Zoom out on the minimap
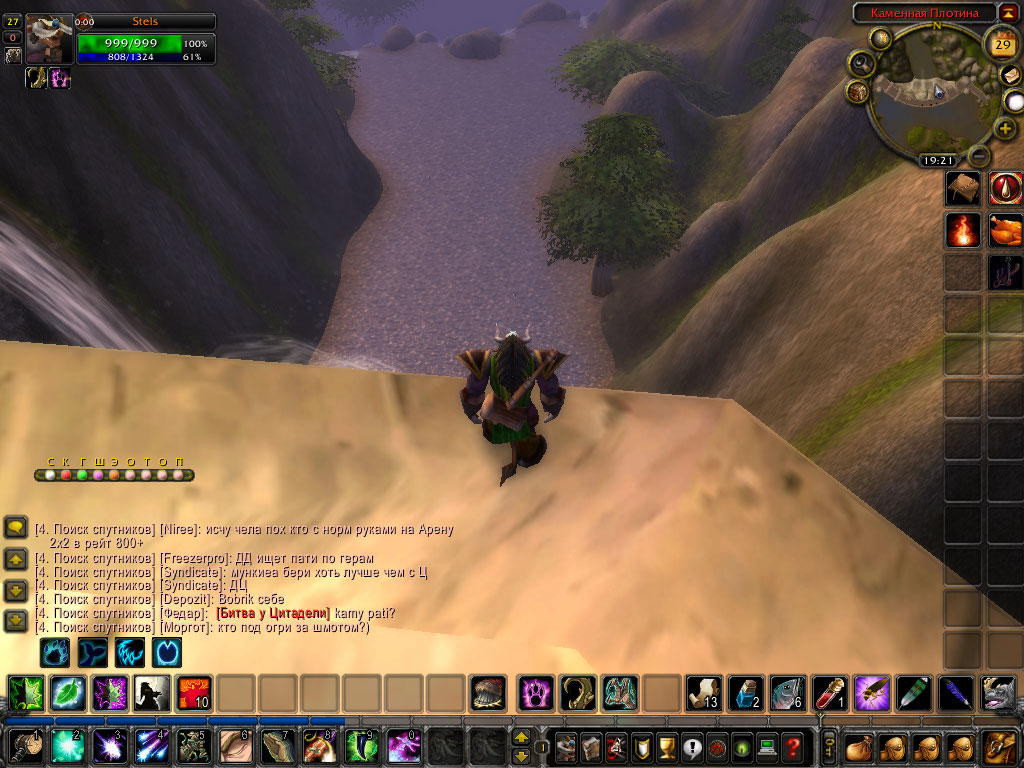The height and width of the screenshot is (768, 1024). coord(979,156)
